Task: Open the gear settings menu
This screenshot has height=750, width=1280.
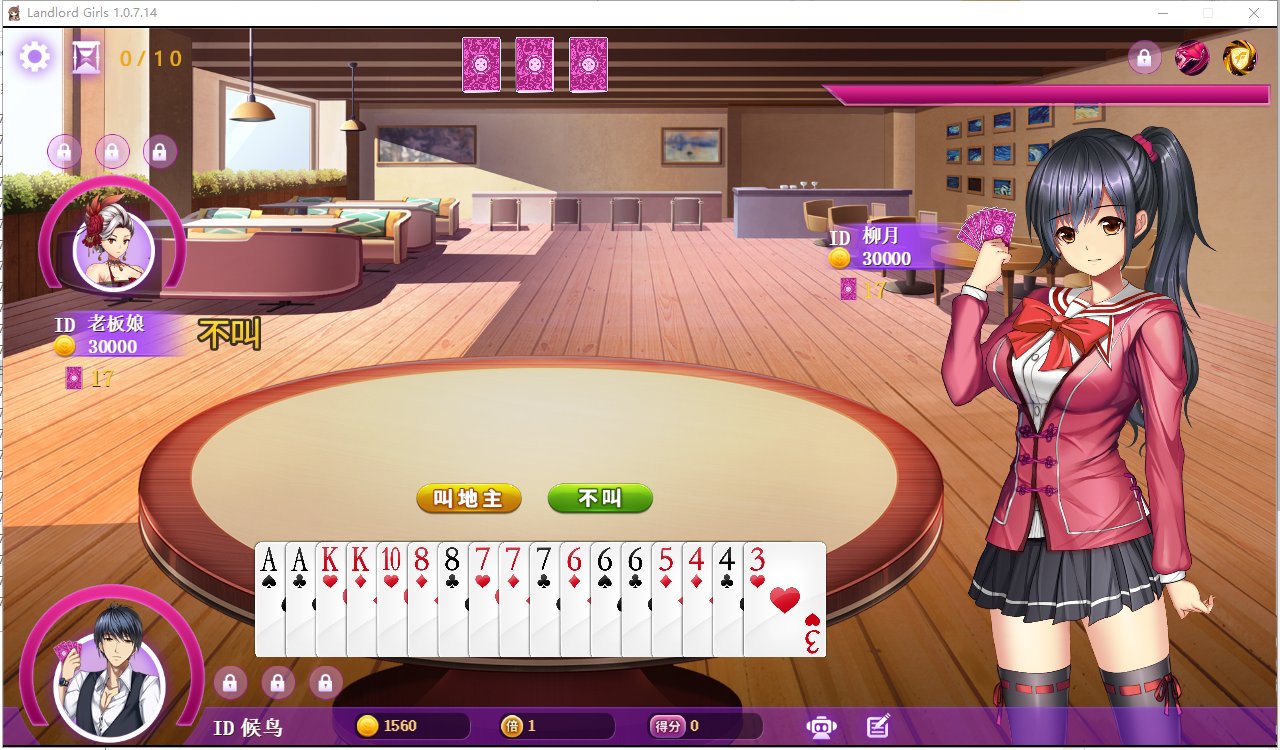Action: 35,57
